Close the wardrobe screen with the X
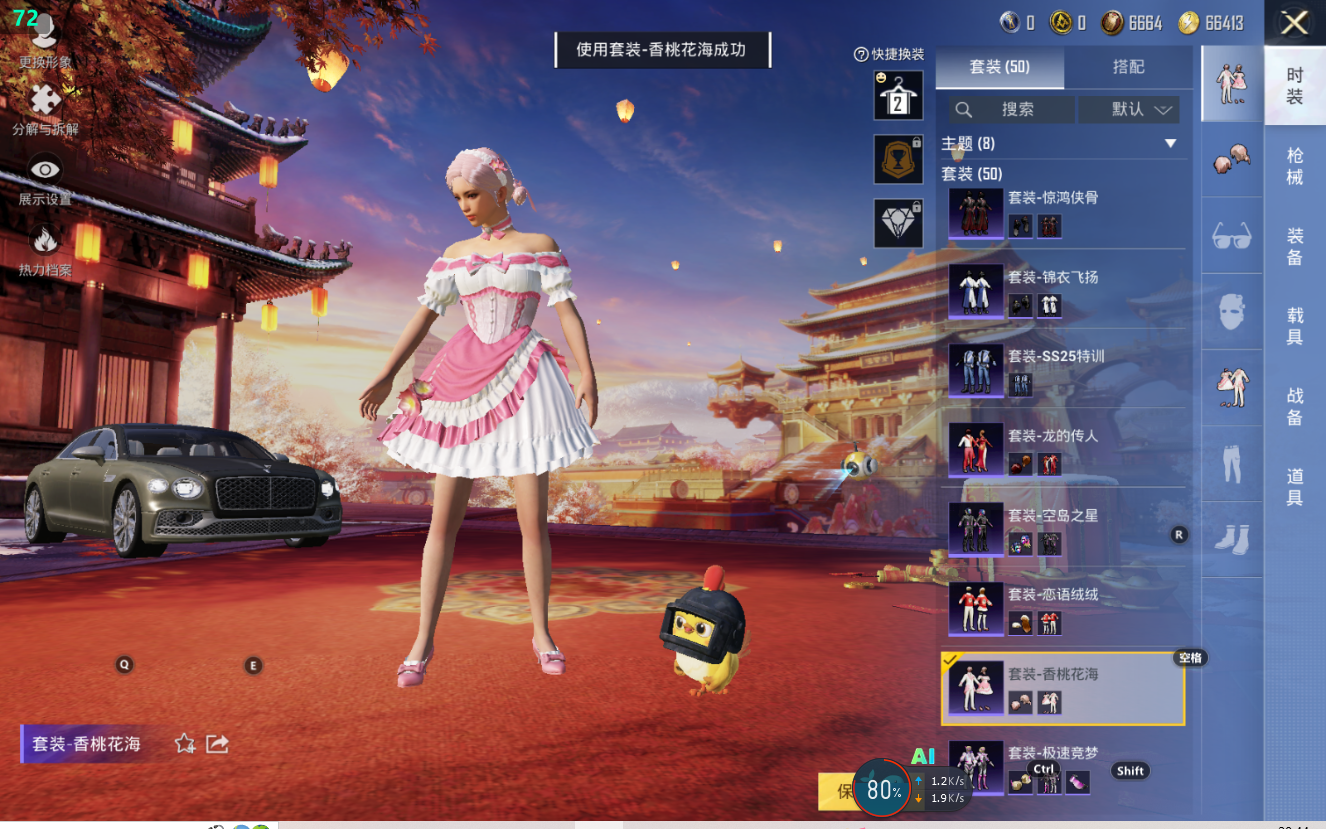Viewport: 1326px width, 829px height. tap(1294, 23)
